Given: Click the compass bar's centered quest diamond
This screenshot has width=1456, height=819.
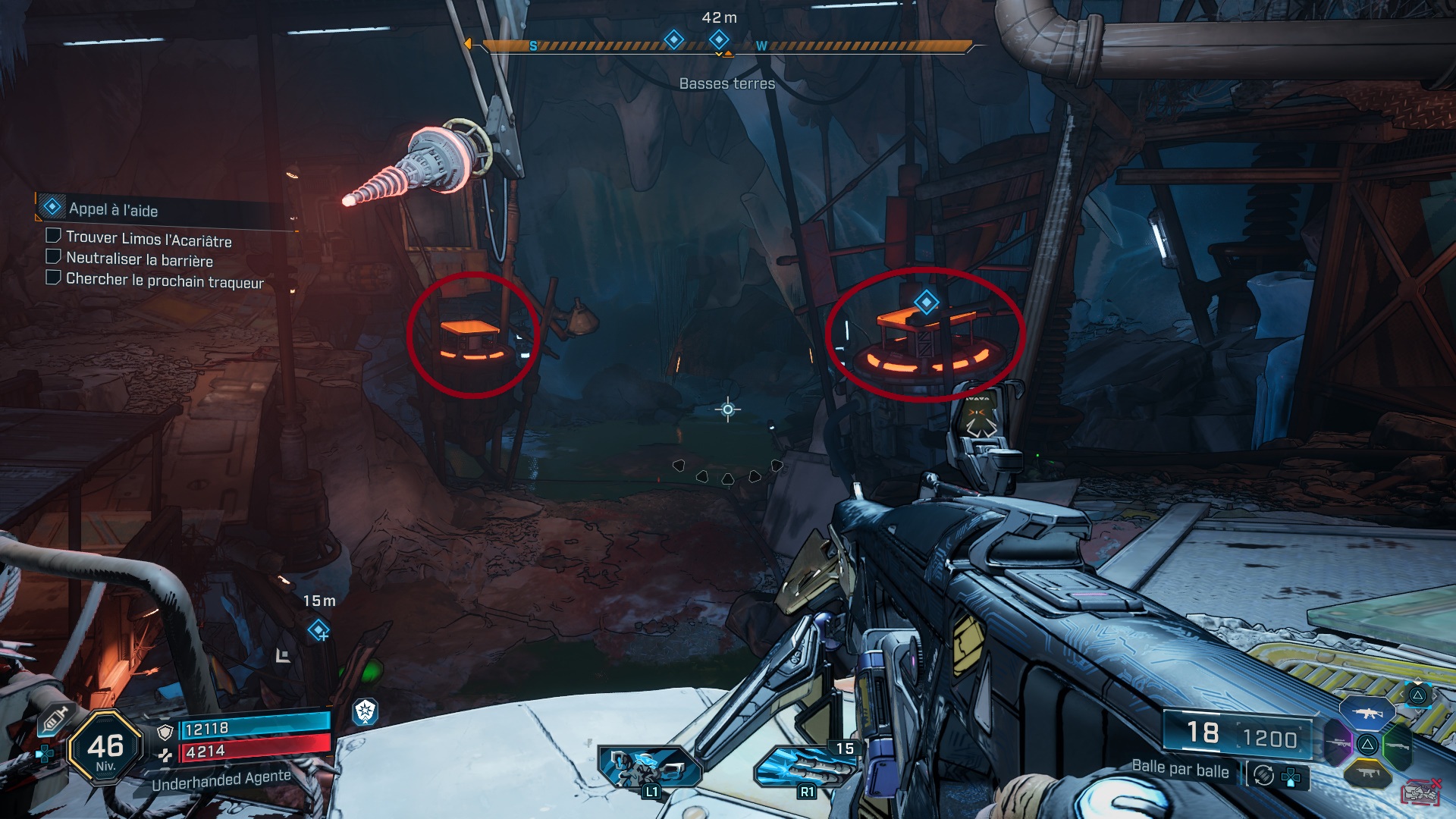Looking at the screenshot, I should (719, 39).
